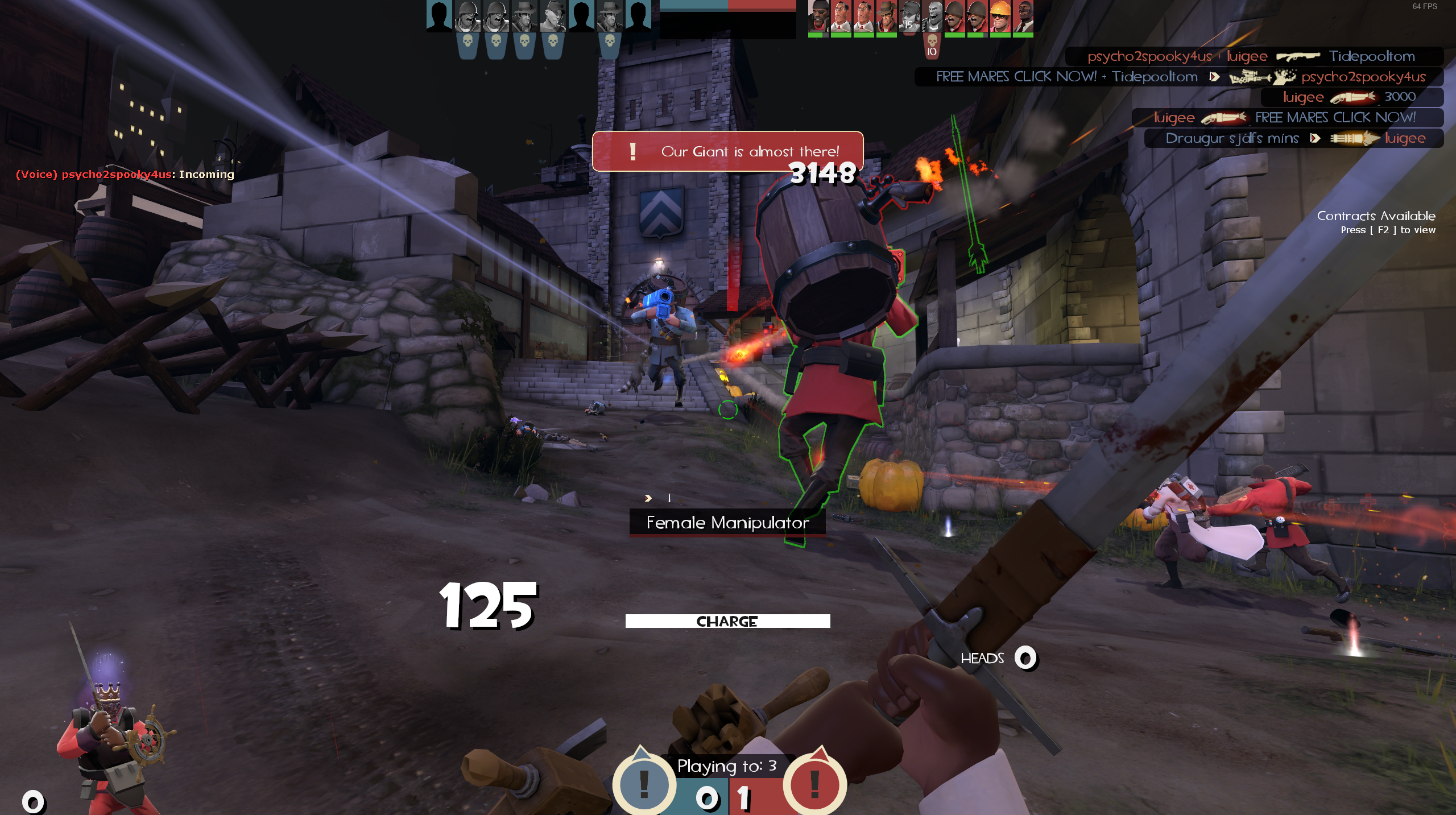Click the RED Demoman team portrait
This screenshot has width=1456, height=815.
(818, 16)
